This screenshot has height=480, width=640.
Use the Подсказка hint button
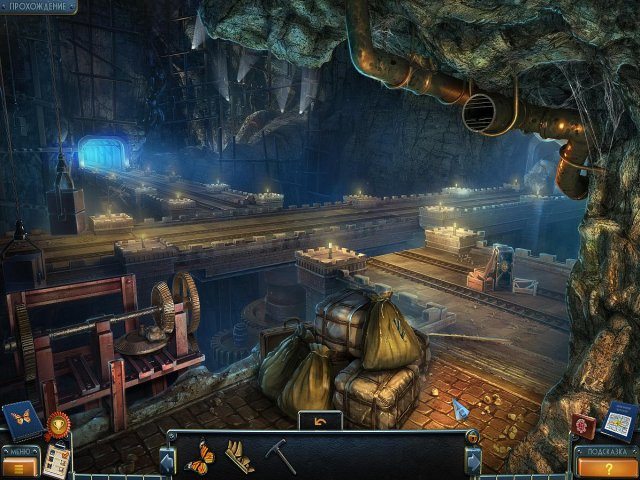tap(607, 463)
